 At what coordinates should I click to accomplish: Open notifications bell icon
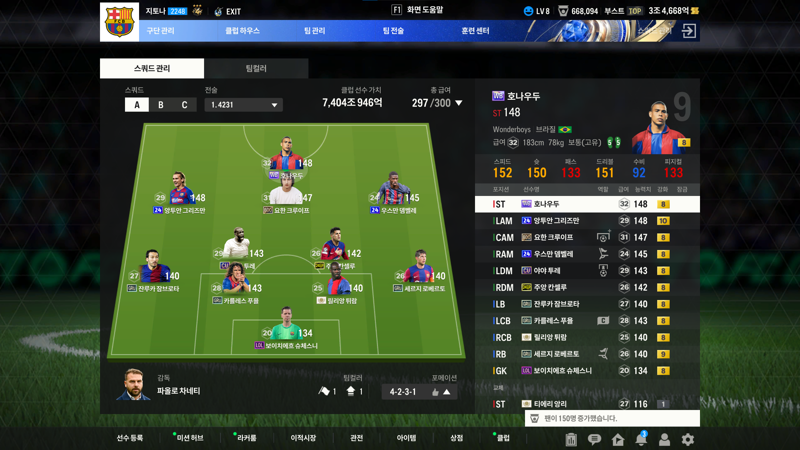pyautogui.click(x=641, y=439)
